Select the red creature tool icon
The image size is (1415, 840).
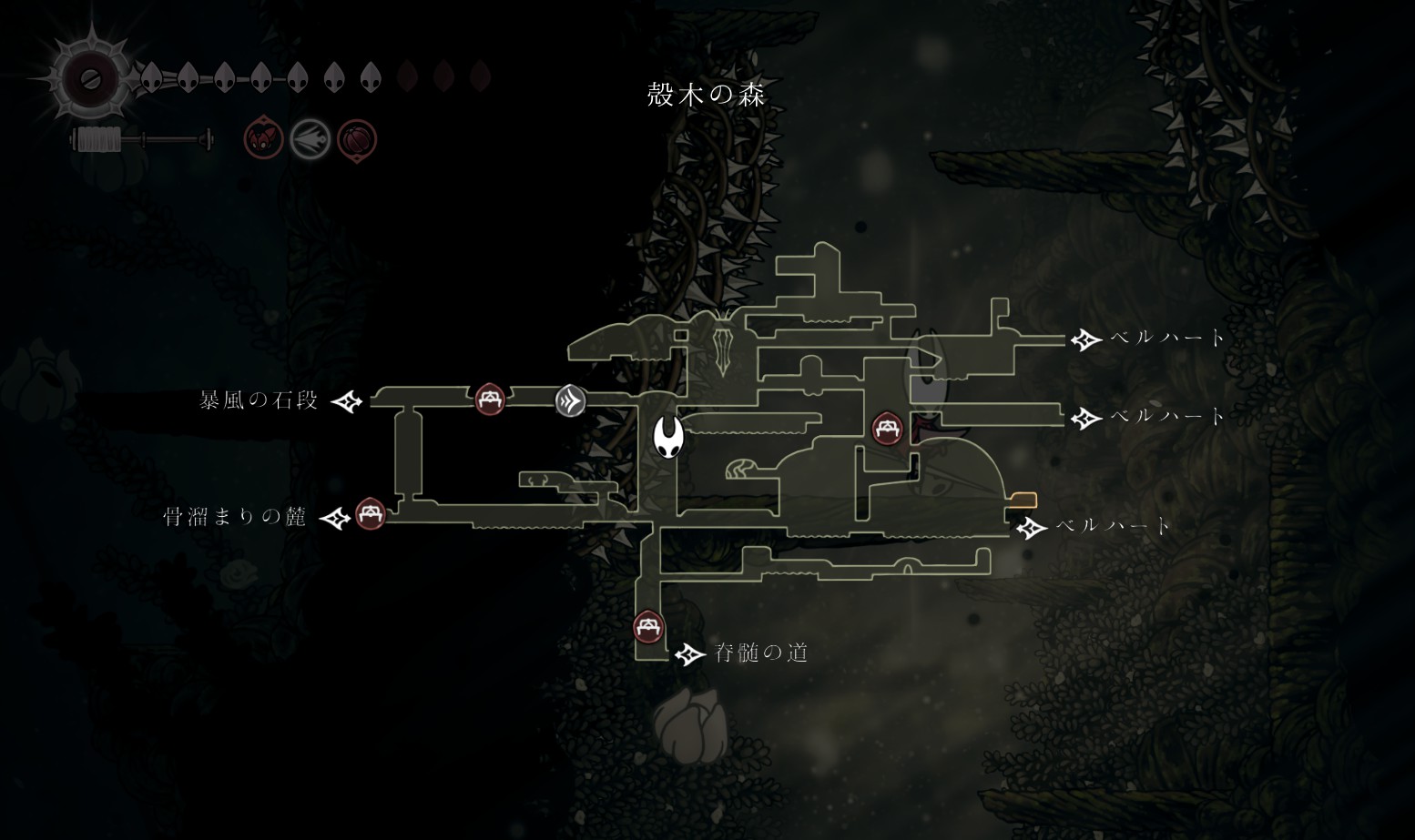263,139
